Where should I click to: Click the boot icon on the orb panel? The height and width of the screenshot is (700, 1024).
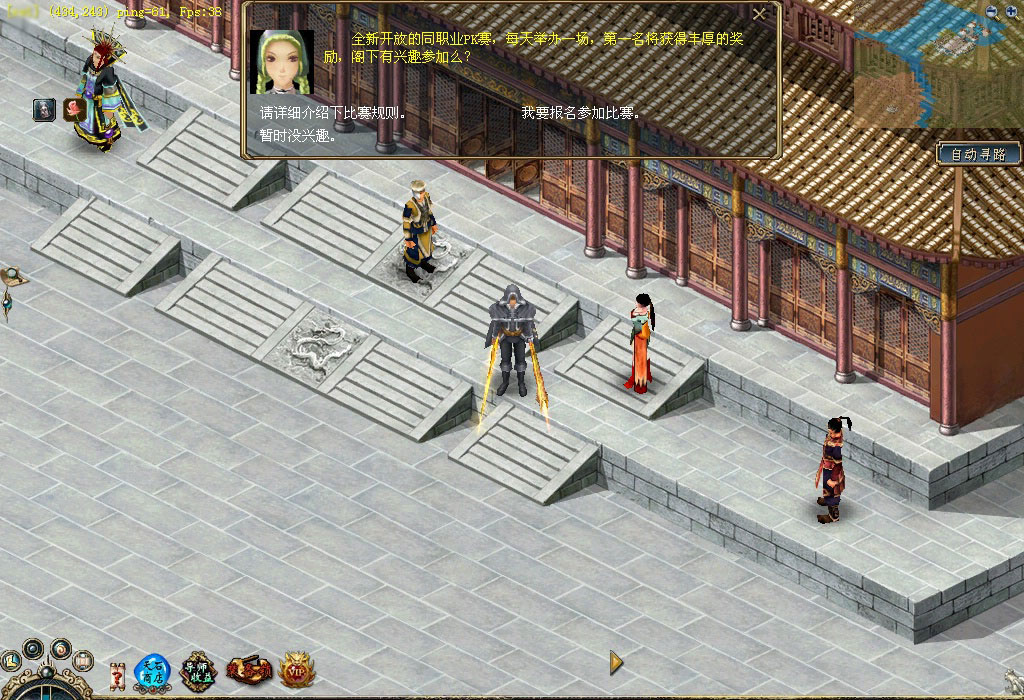coord(10,661)
